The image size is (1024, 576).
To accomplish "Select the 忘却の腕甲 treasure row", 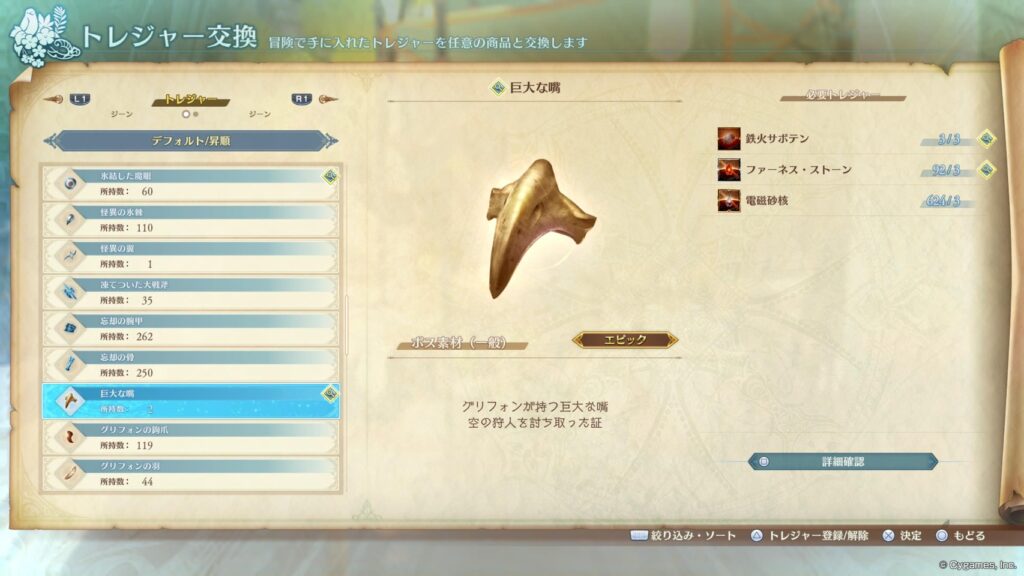I will 190,328.
